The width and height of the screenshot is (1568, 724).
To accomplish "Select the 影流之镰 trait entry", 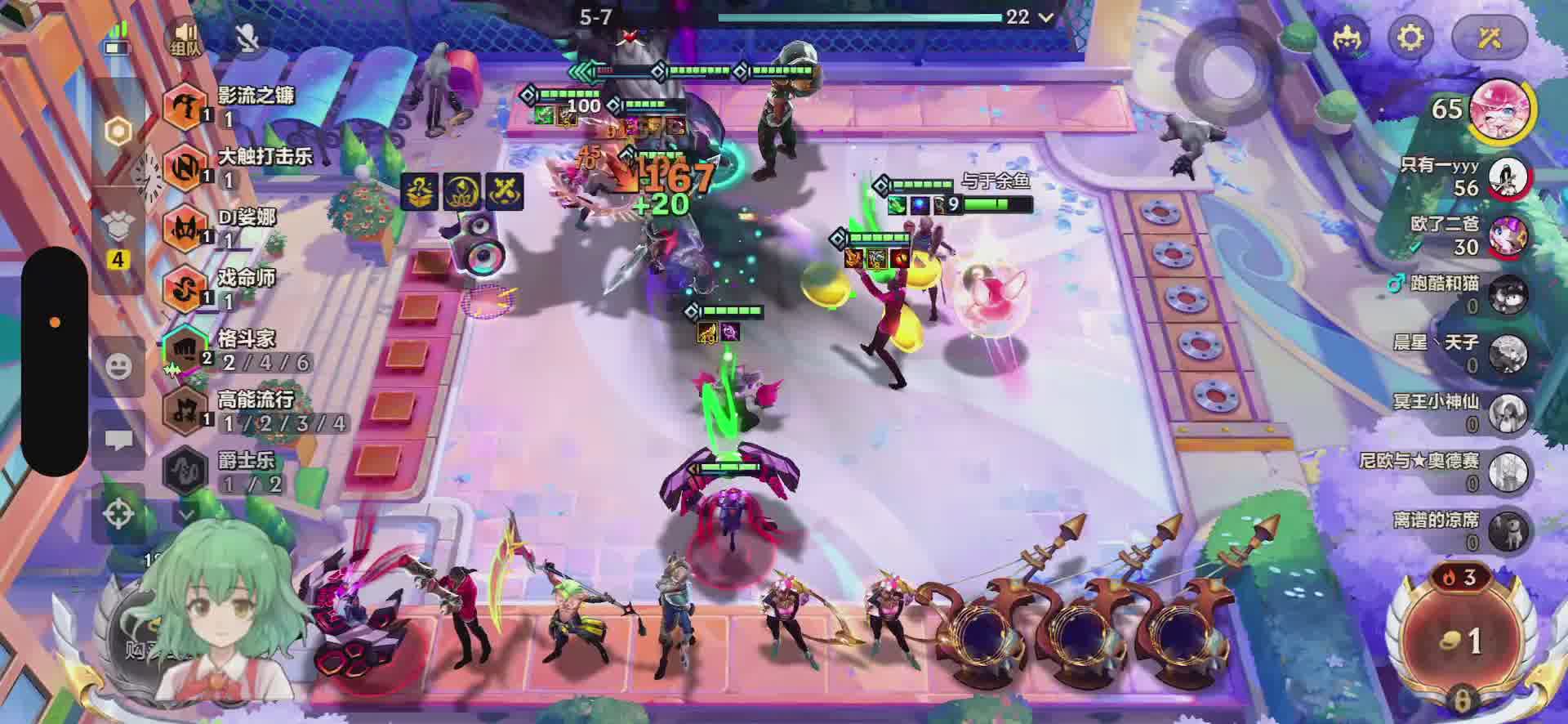I will click(185, 106).
